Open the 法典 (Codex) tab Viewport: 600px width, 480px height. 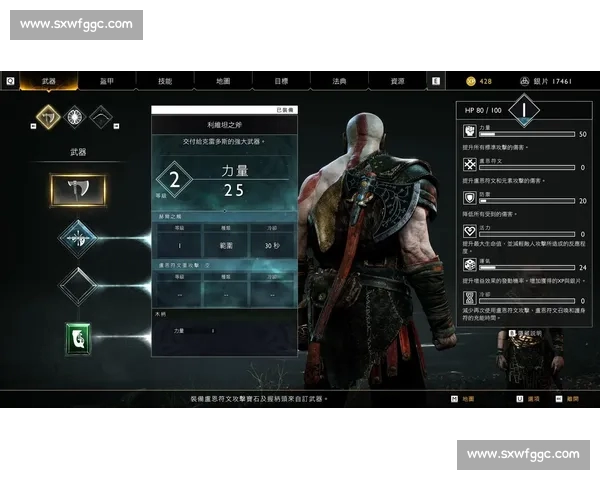point(339,81)
